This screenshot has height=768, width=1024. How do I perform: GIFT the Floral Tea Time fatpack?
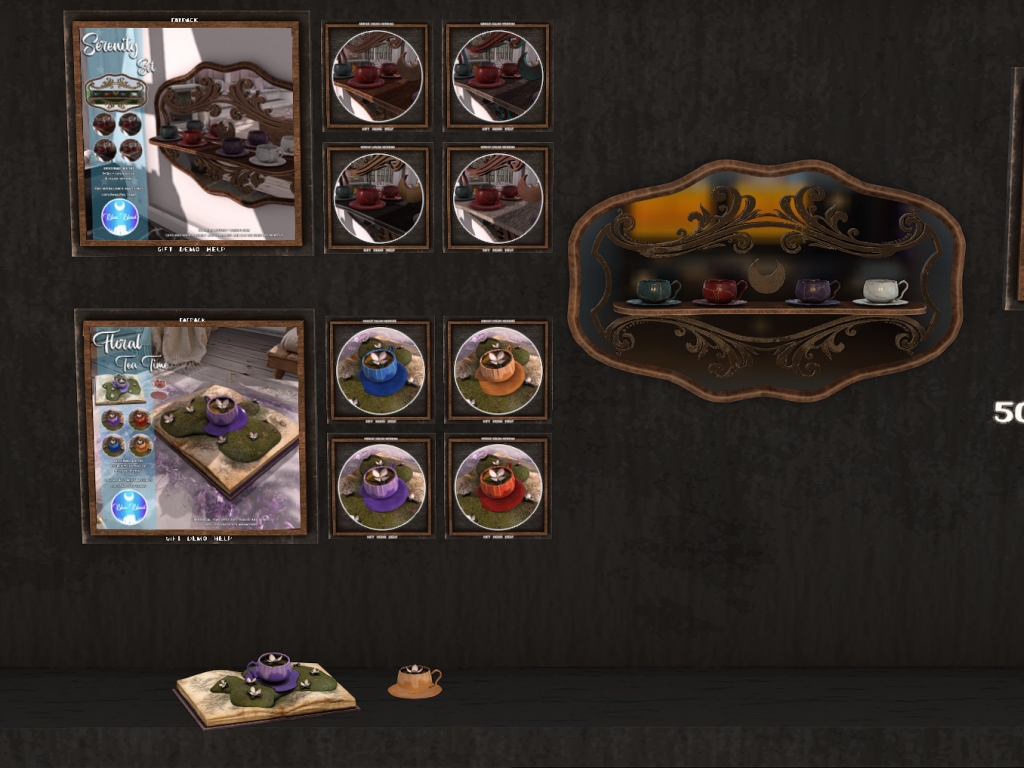click(x=175, y=538)
